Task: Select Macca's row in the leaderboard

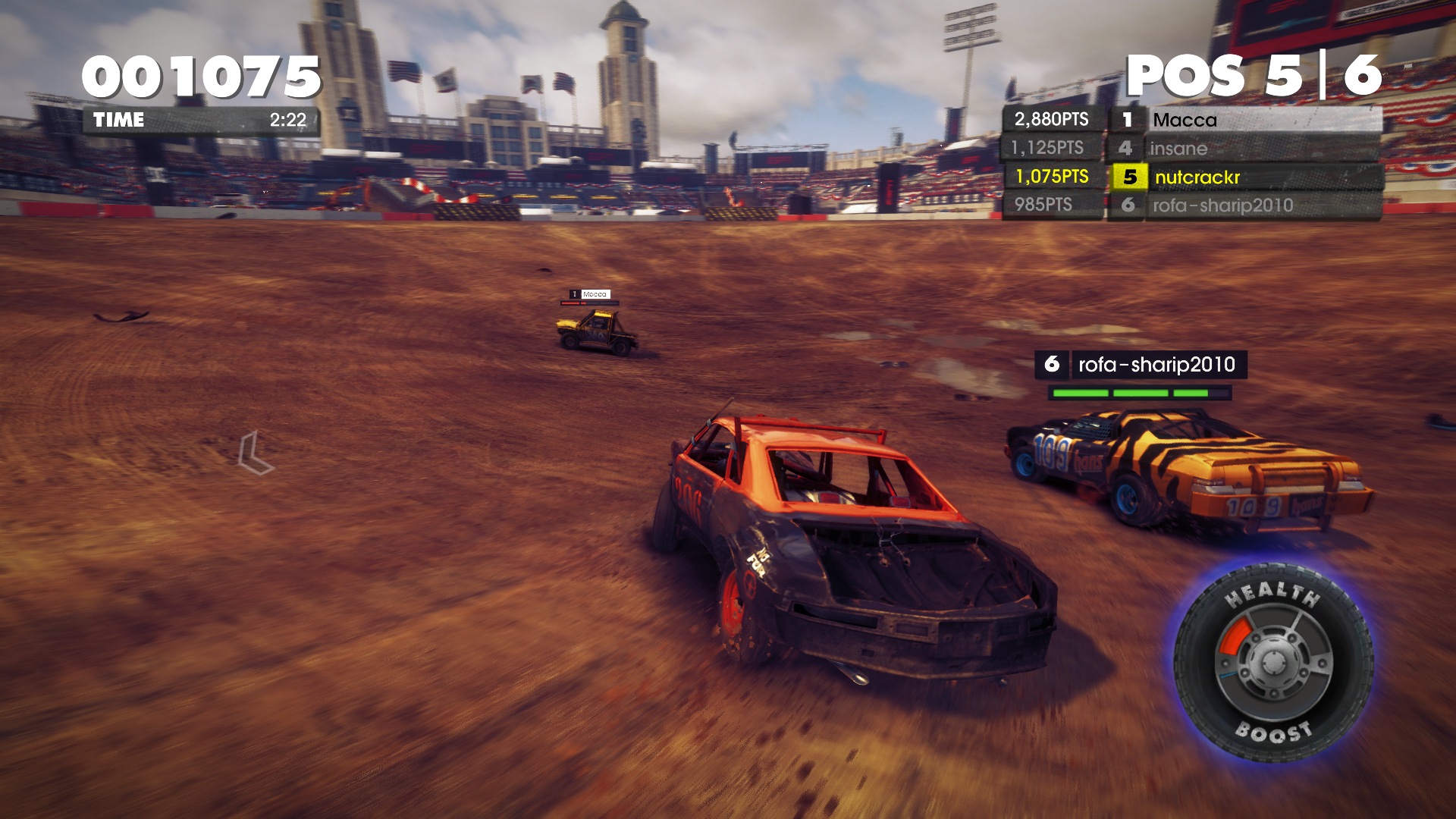Action: click(x=1191, y=120)
